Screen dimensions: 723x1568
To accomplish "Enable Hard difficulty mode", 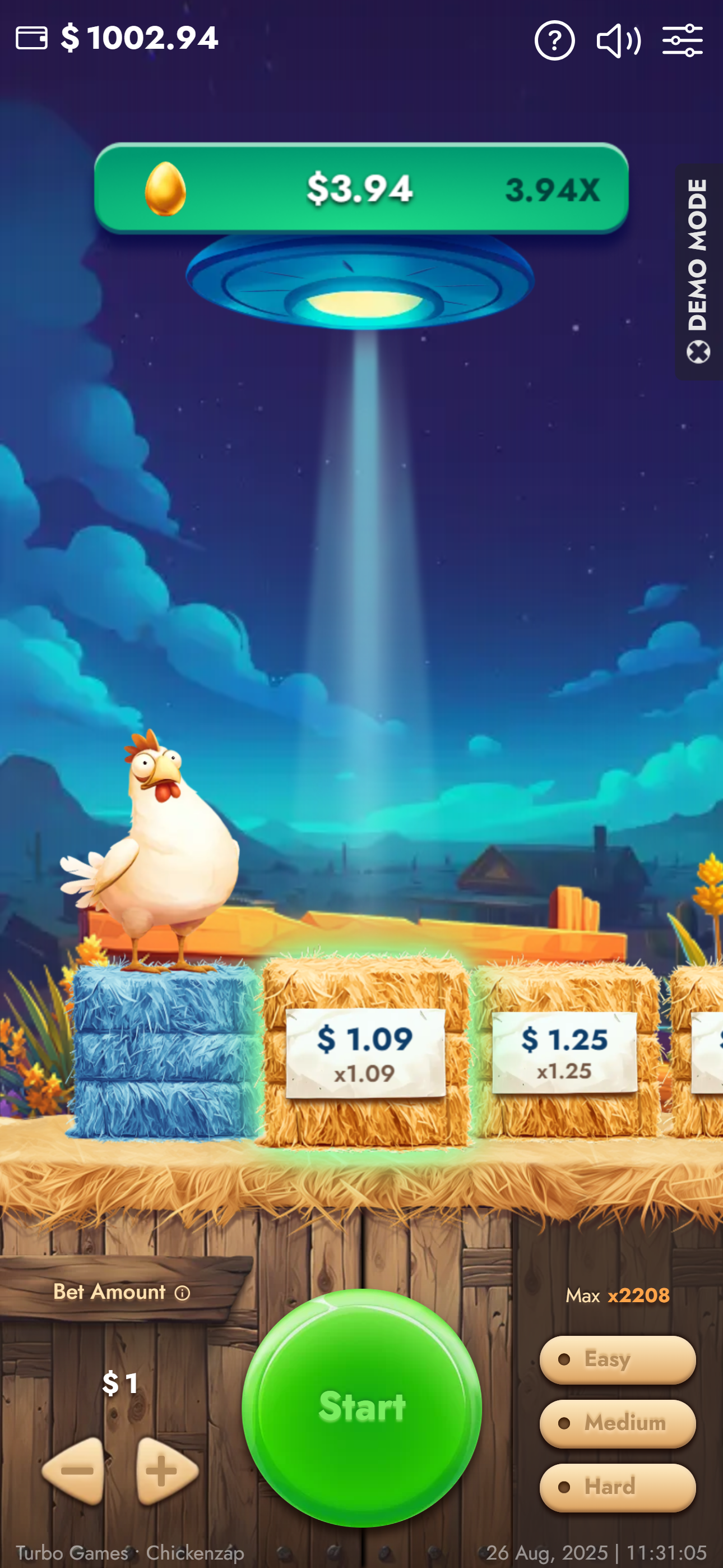I will tap(617, 1487).
